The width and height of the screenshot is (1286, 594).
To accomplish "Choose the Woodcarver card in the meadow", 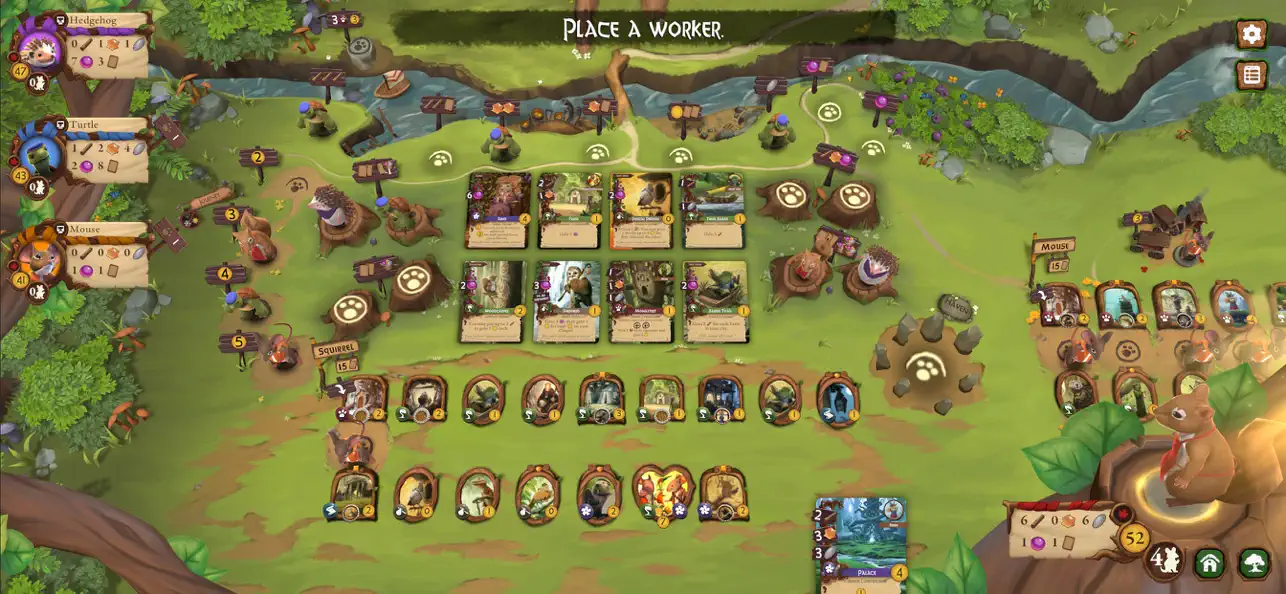I will tap(494, 301).
